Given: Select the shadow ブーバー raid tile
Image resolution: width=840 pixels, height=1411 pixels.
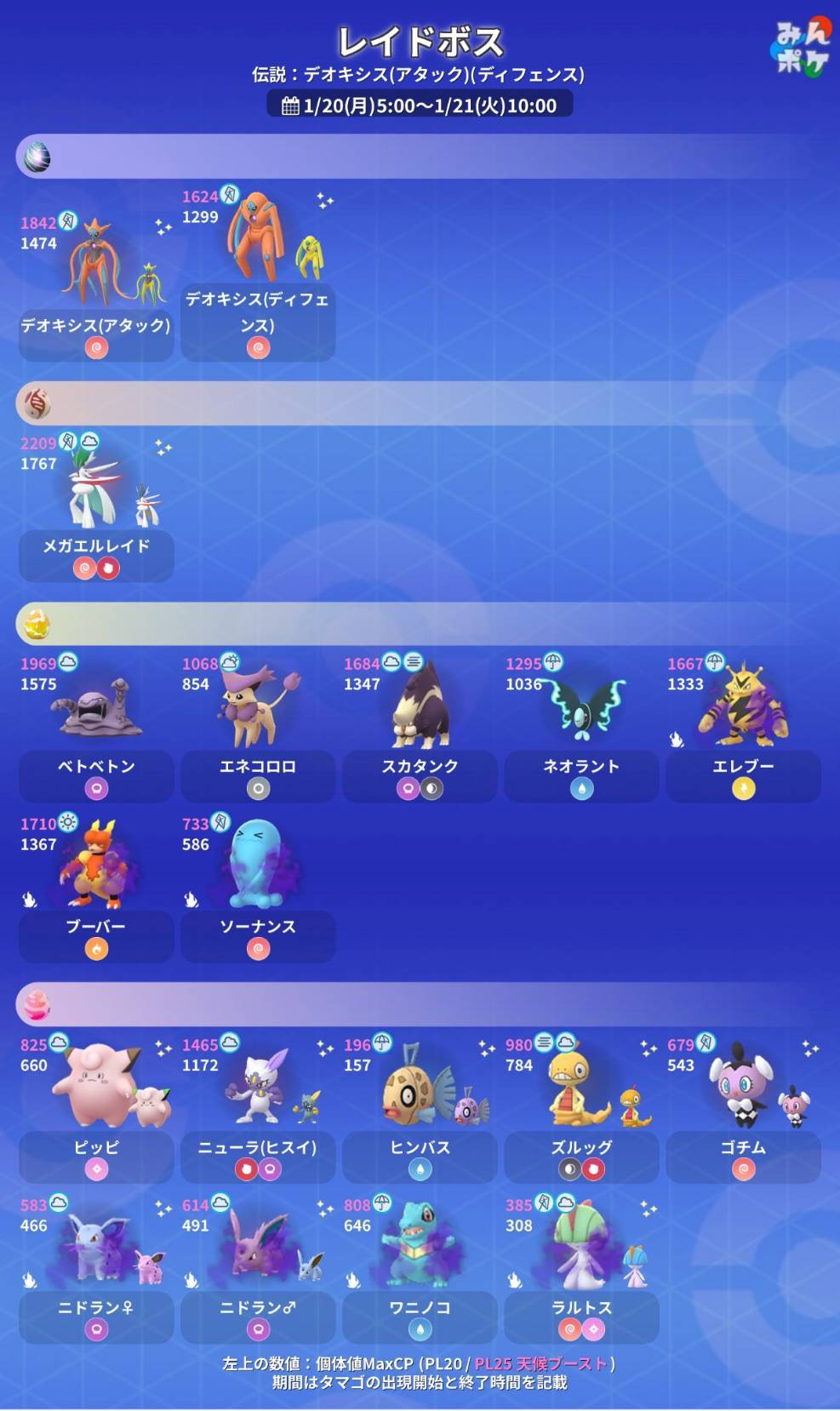Looking at the screenshot, I should click(x=96, y=888).
